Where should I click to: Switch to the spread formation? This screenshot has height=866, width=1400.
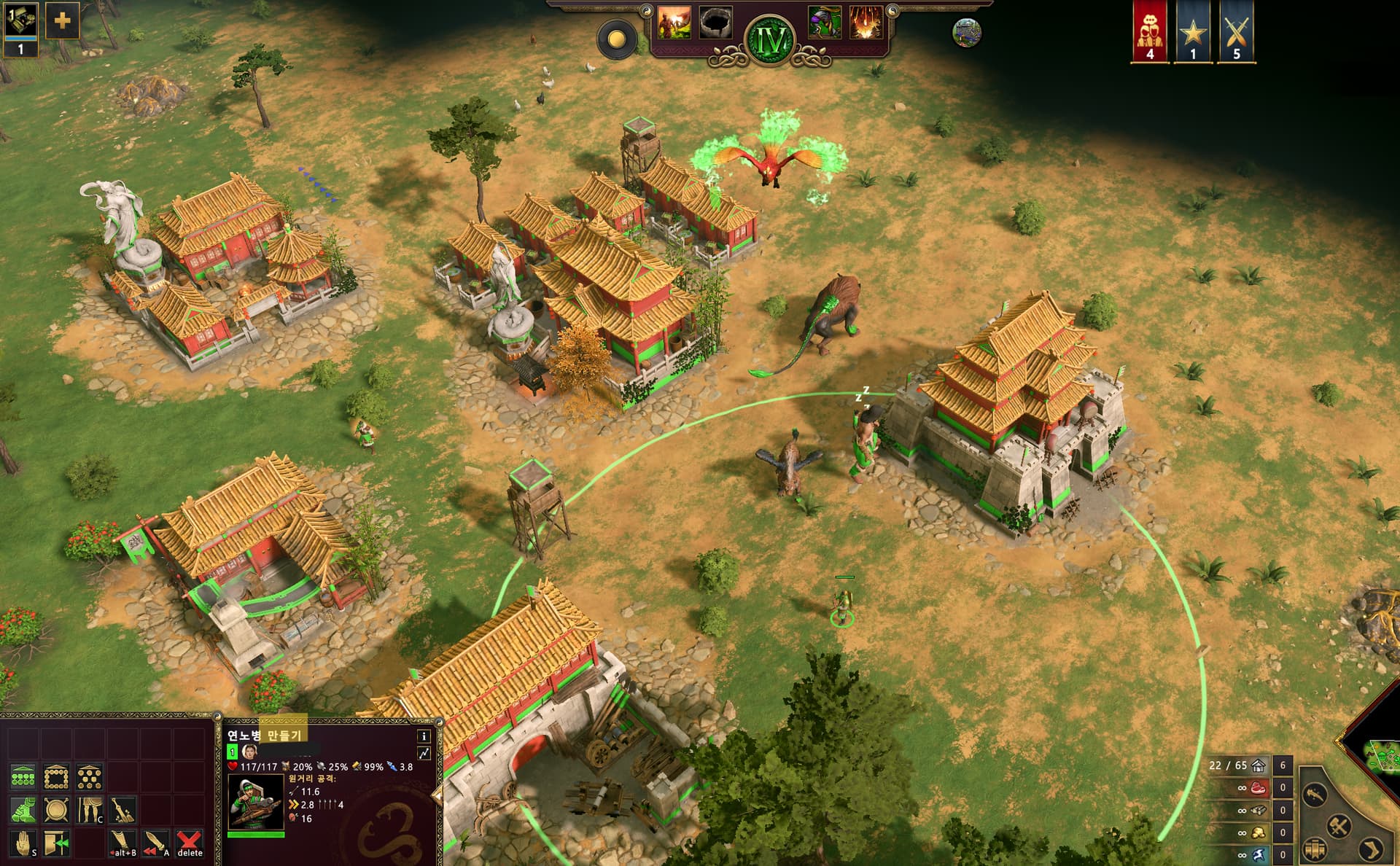(89, 777)
